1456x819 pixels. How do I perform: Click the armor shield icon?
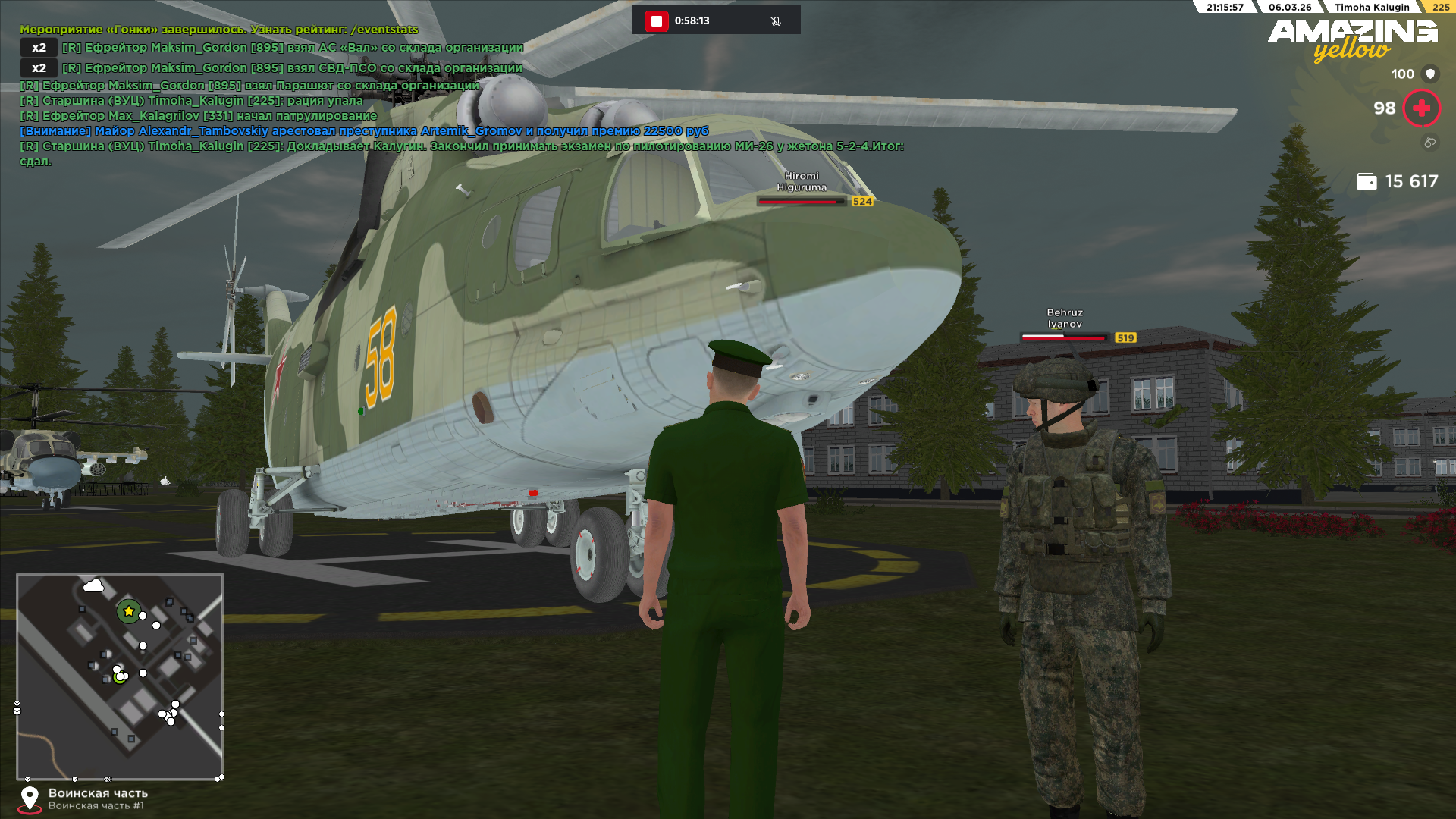[x=1430, y=74]
